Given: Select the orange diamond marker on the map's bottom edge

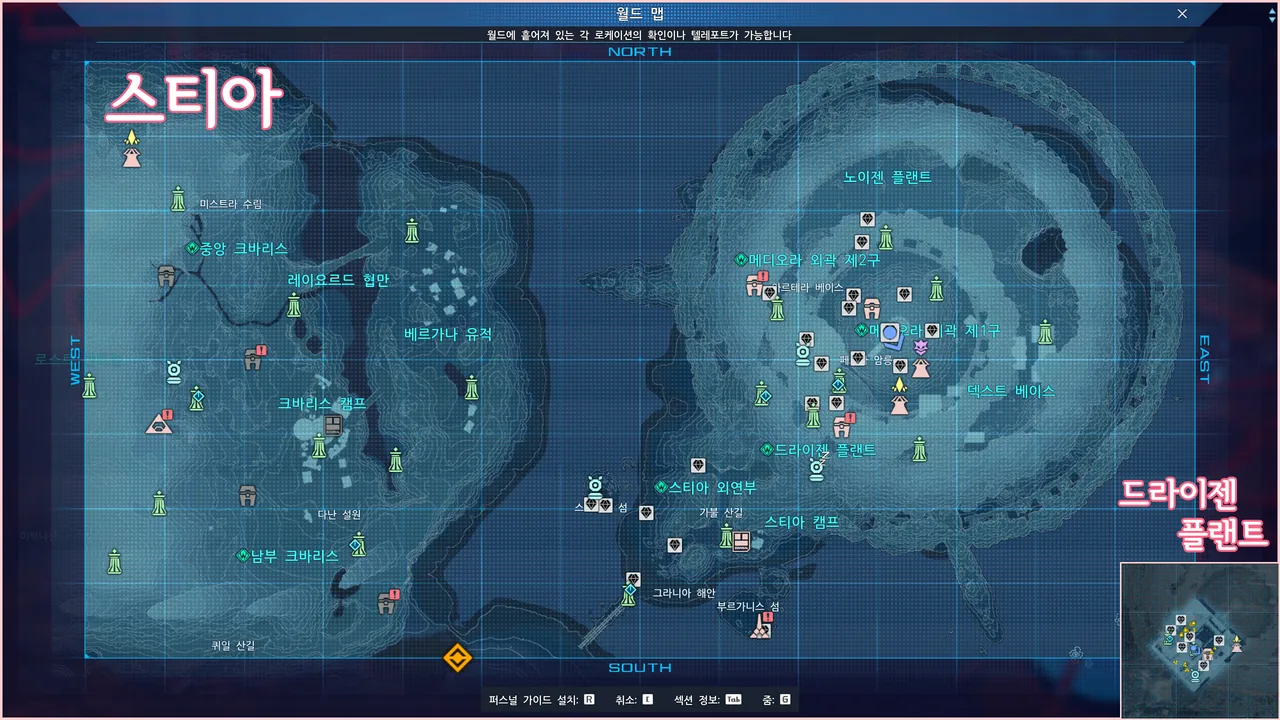Looking at the screenshot, I should point(457,657).
